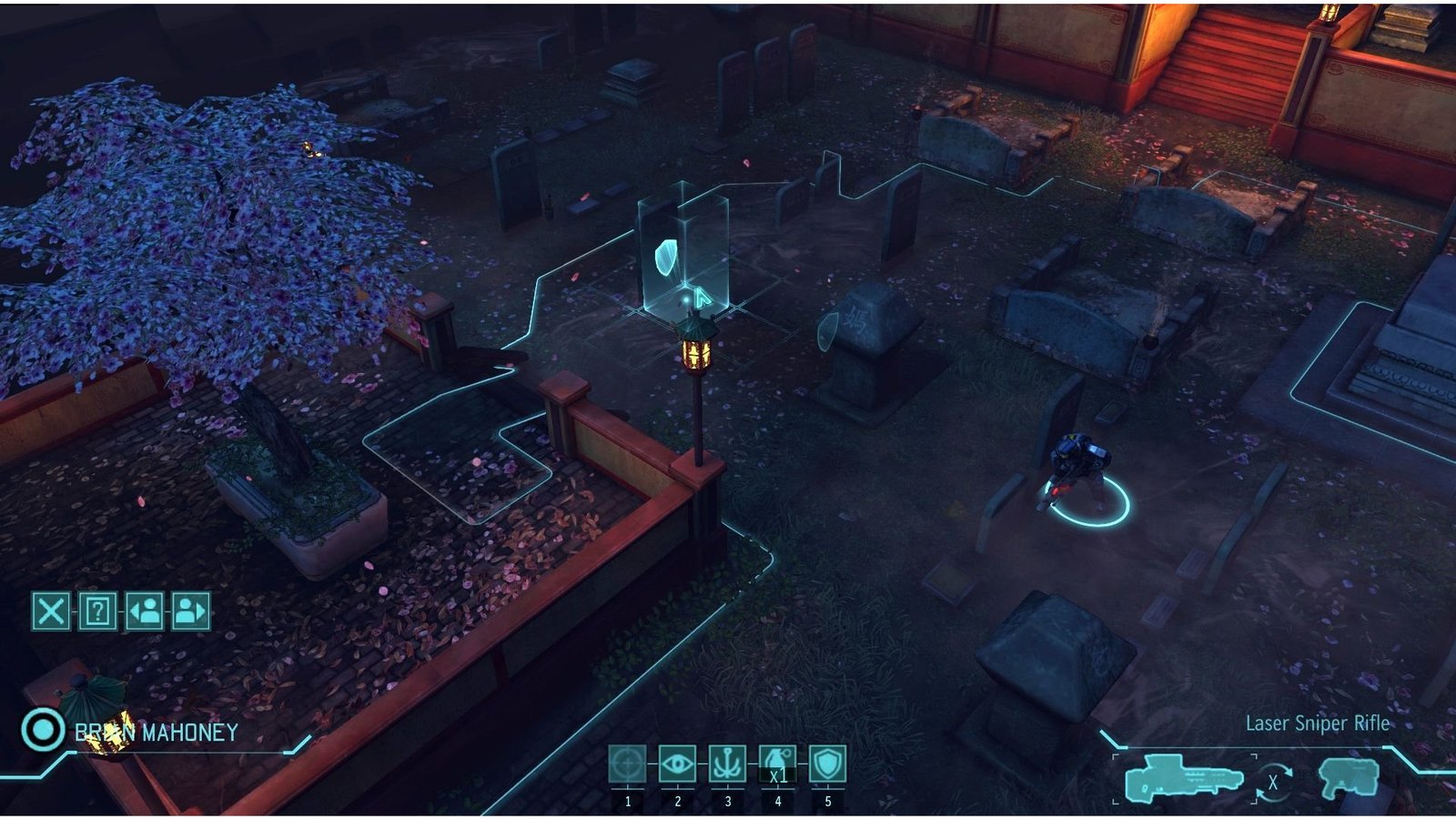Screen dimensions: 1456x819
Task: Activate the crosshair fire weapon ability
Action: tap(628, 764)
